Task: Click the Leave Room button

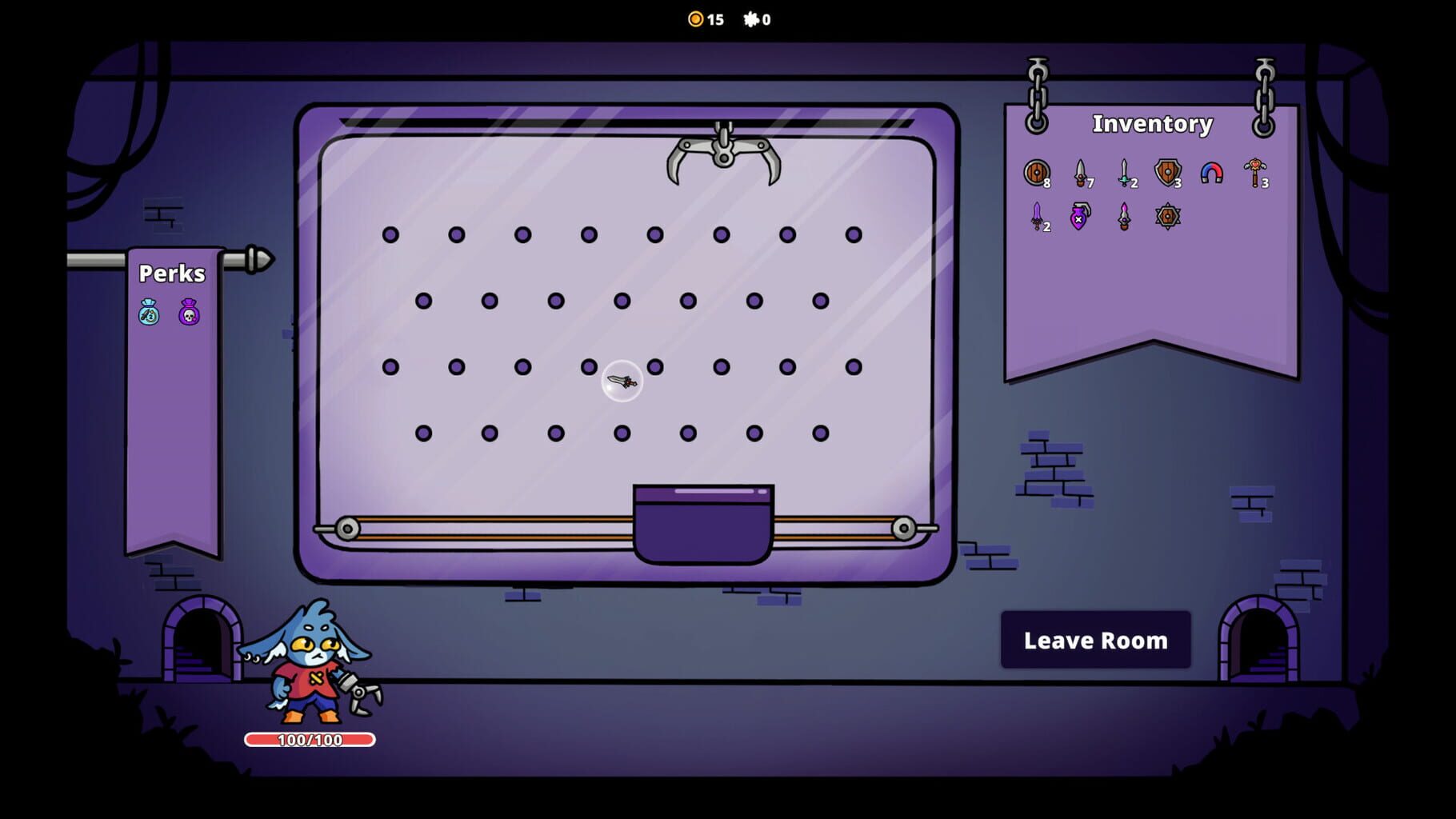Action: [x=1096, y=639]
